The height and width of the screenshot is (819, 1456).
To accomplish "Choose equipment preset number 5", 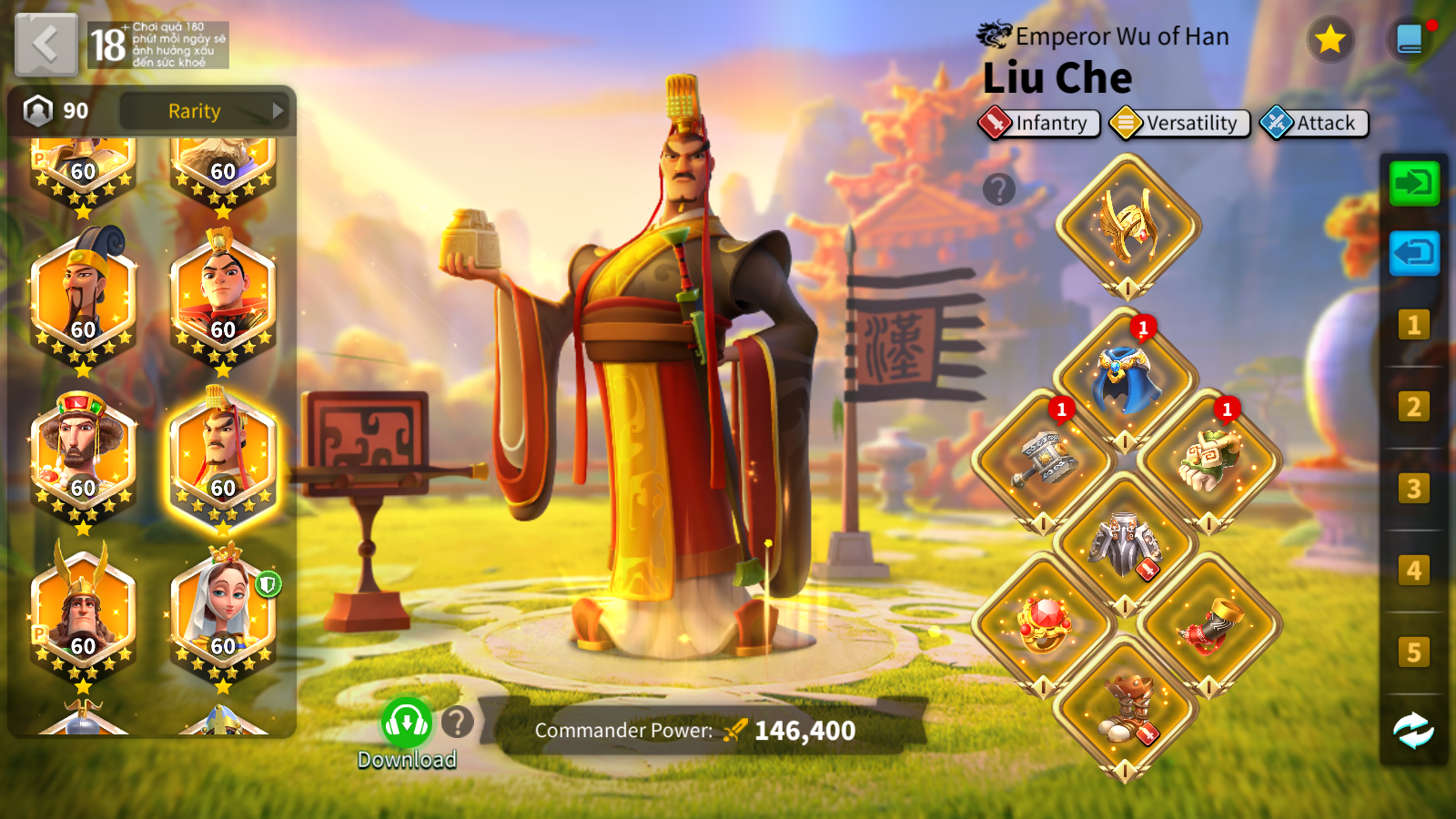I will (1413, 652).
